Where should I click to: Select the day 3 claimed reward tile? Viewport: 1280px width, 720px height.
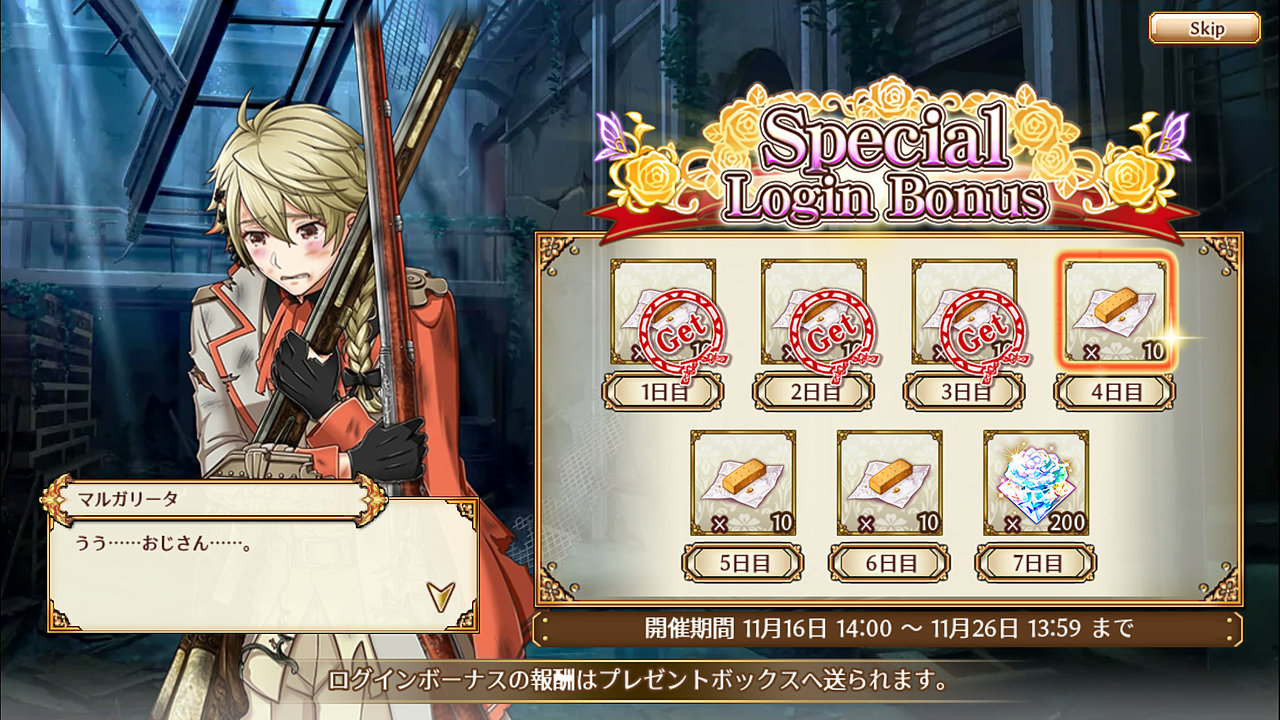[964, 312]
